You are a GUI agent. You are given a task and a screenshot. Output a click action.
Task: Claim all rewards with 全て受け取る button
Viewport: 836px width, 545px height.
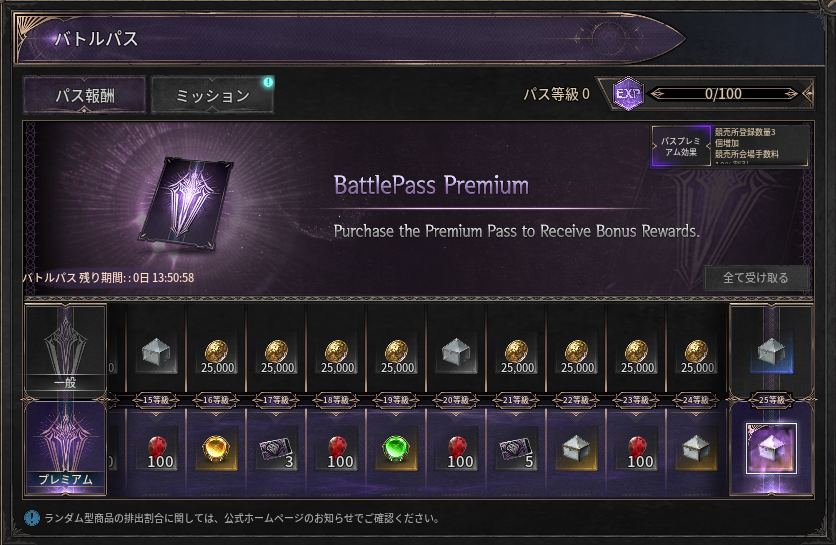(x=755, y=278)
